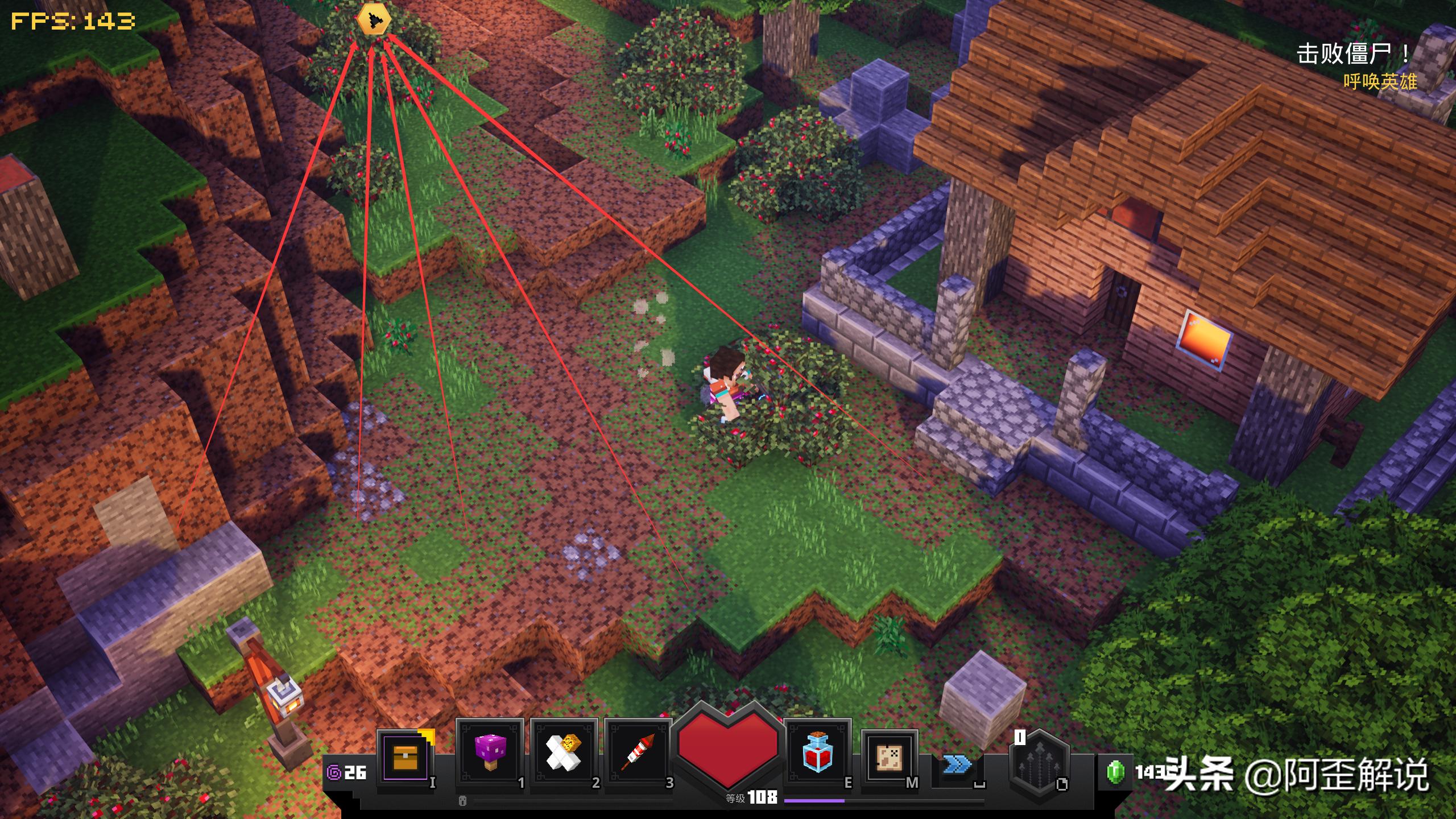Open the map scroll icon
The image size is (1456, 819).
[889, 757]
